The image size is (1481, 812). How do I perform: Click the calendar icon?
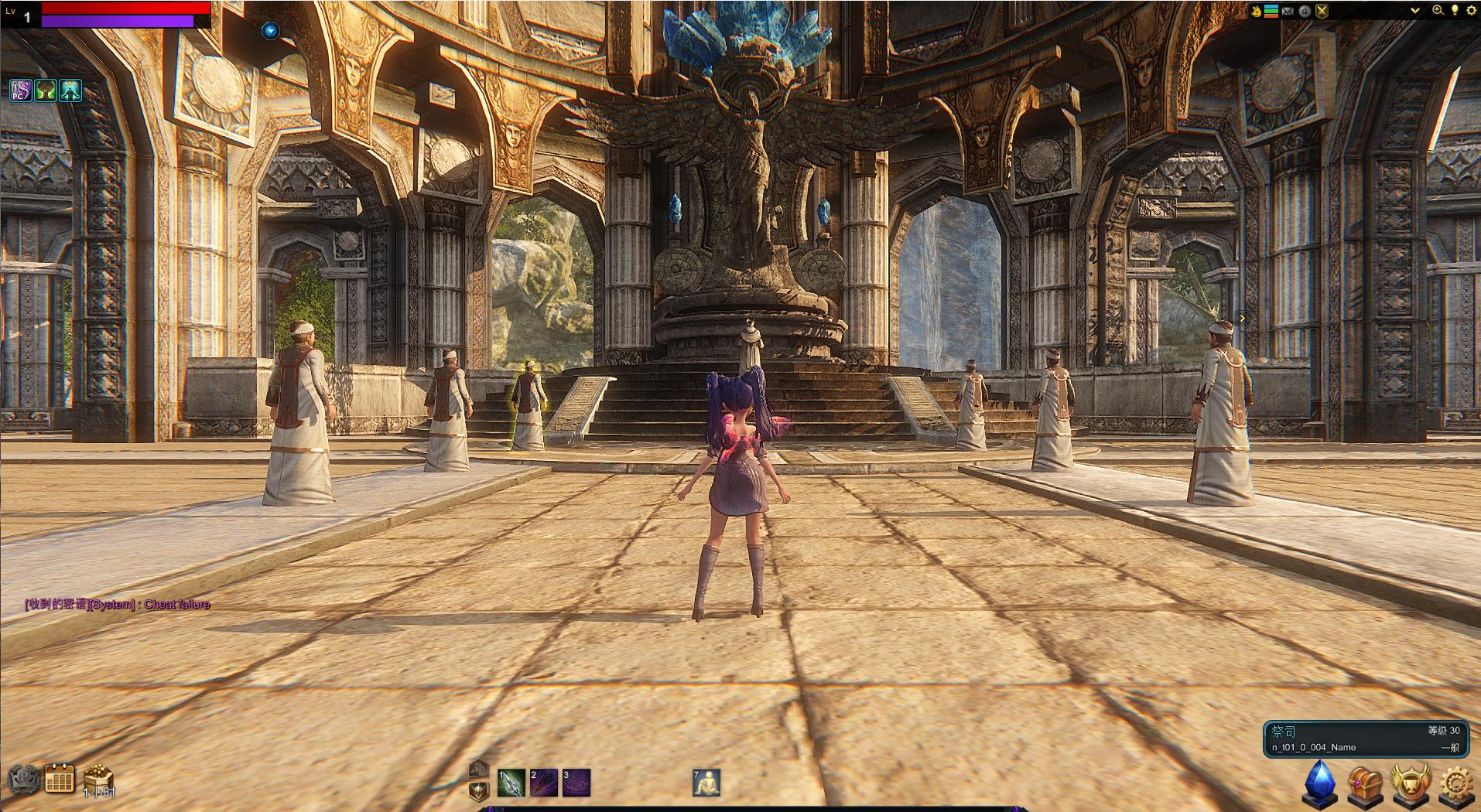60,779
